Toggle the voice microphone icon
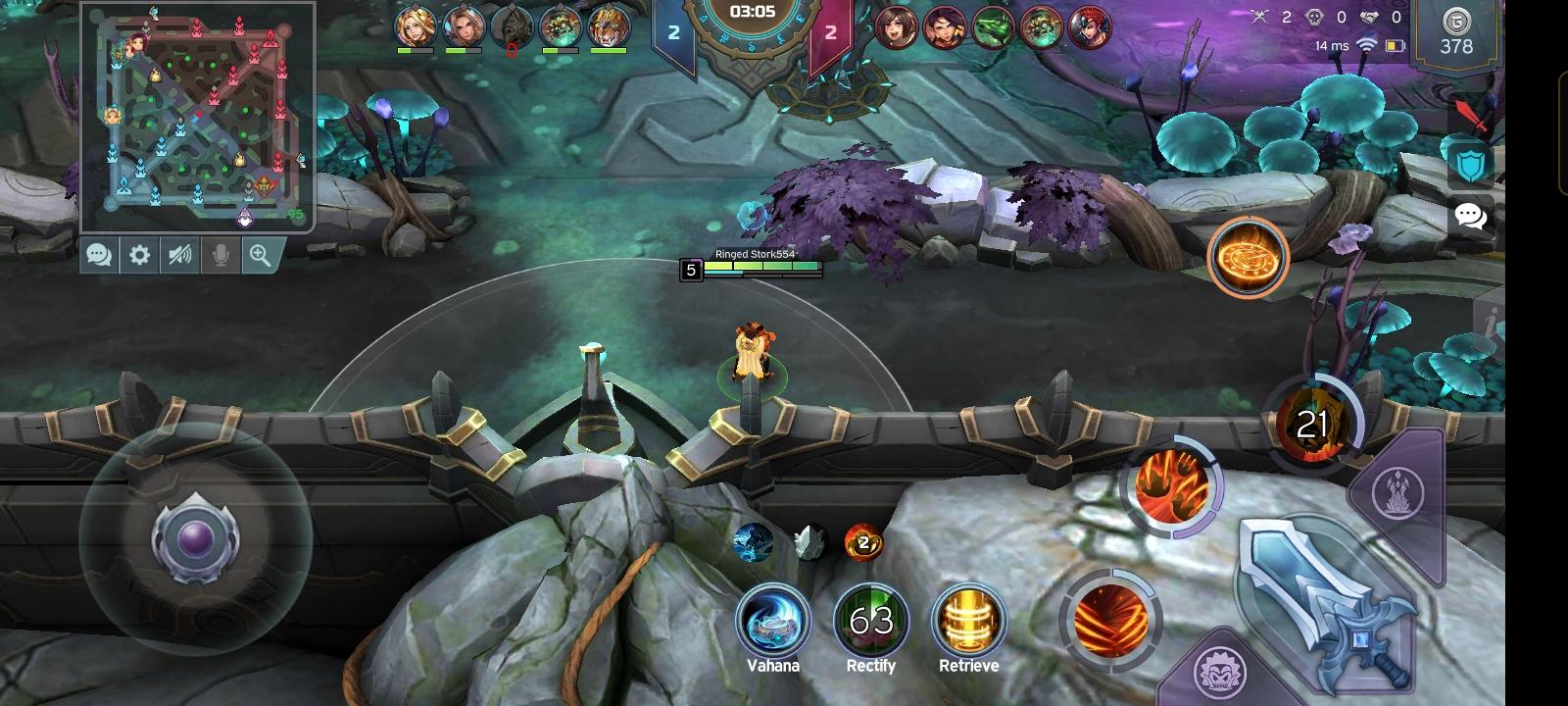1568x706 pixels. tap(220, 255)
